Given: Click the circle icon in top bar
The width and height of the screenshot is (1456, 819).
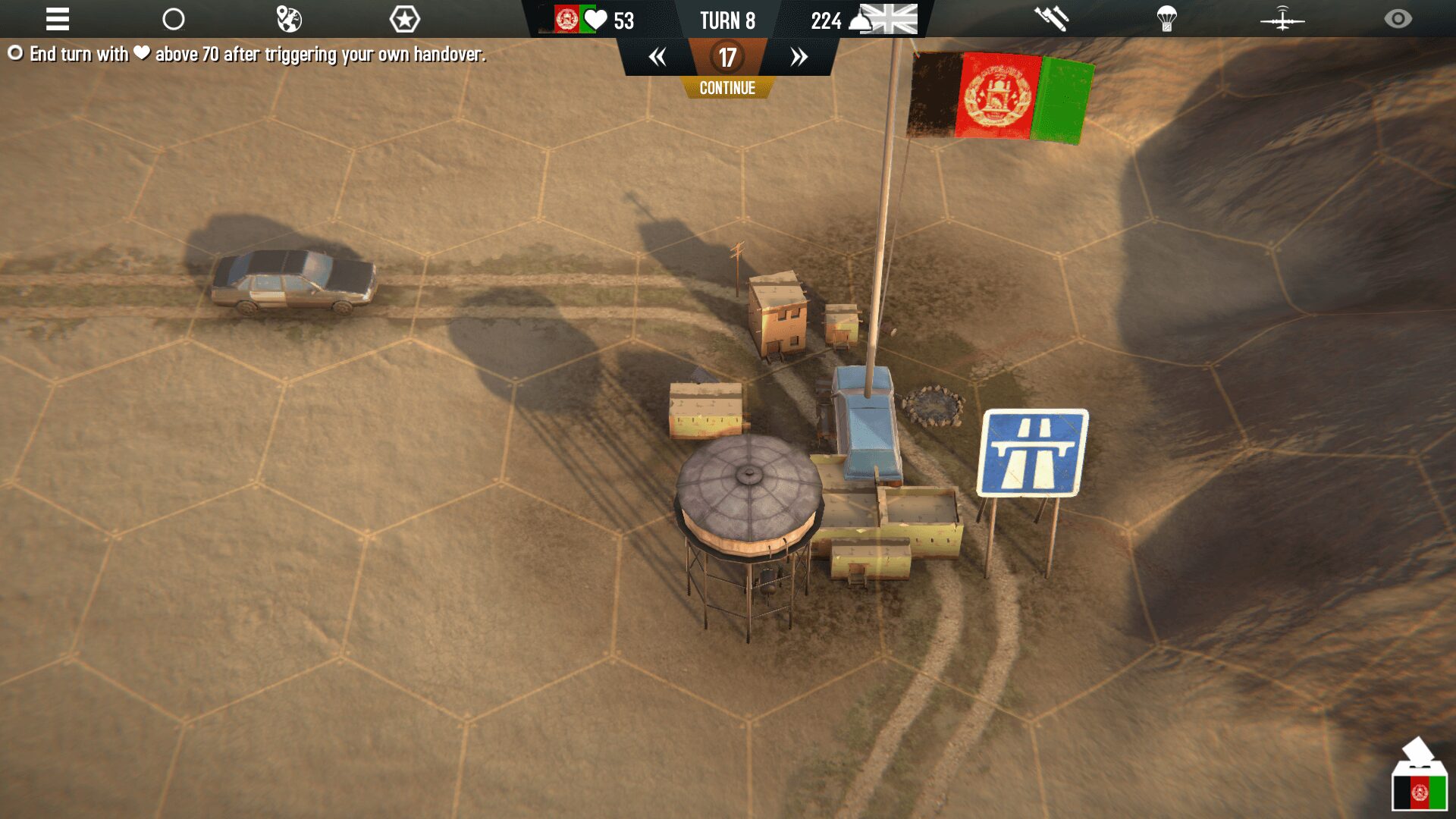Looking at the screenshot, I should click(x=174, y=19).
